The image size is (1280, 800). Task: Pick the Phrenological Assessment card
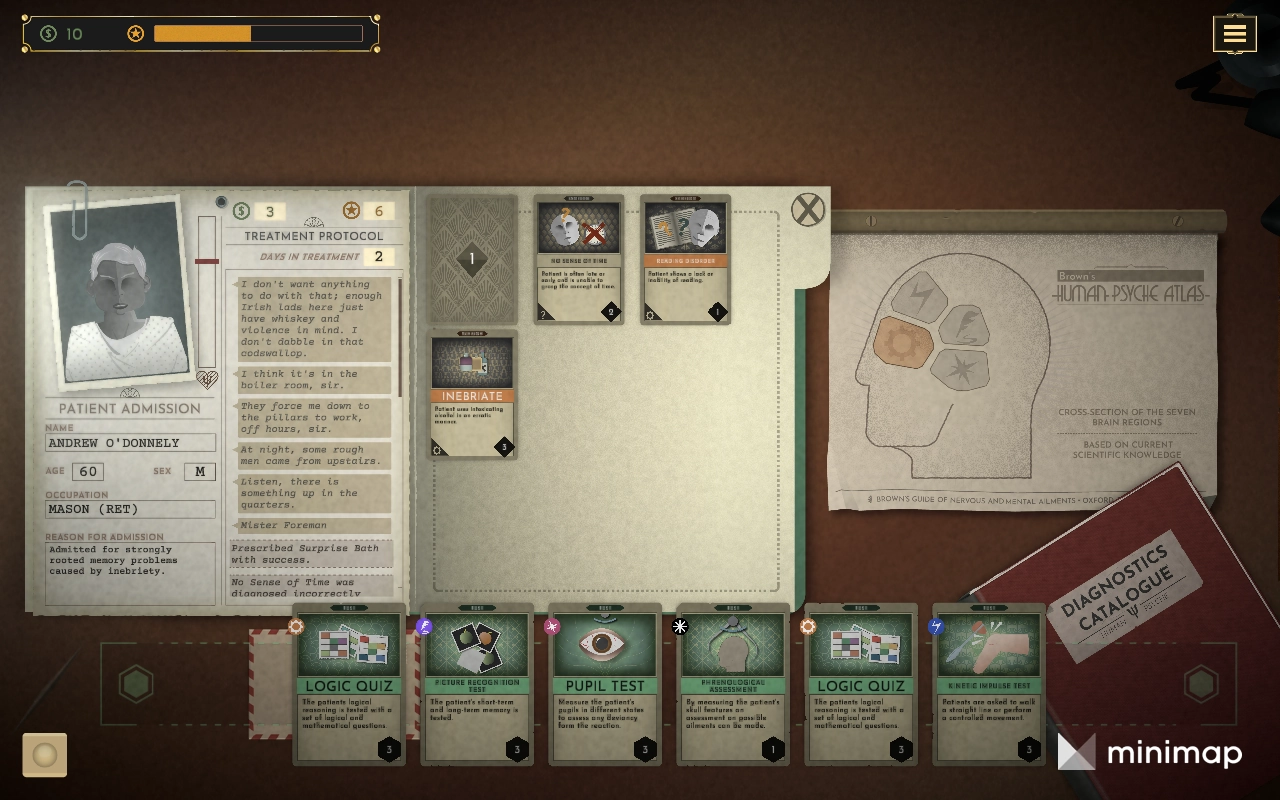732,684
